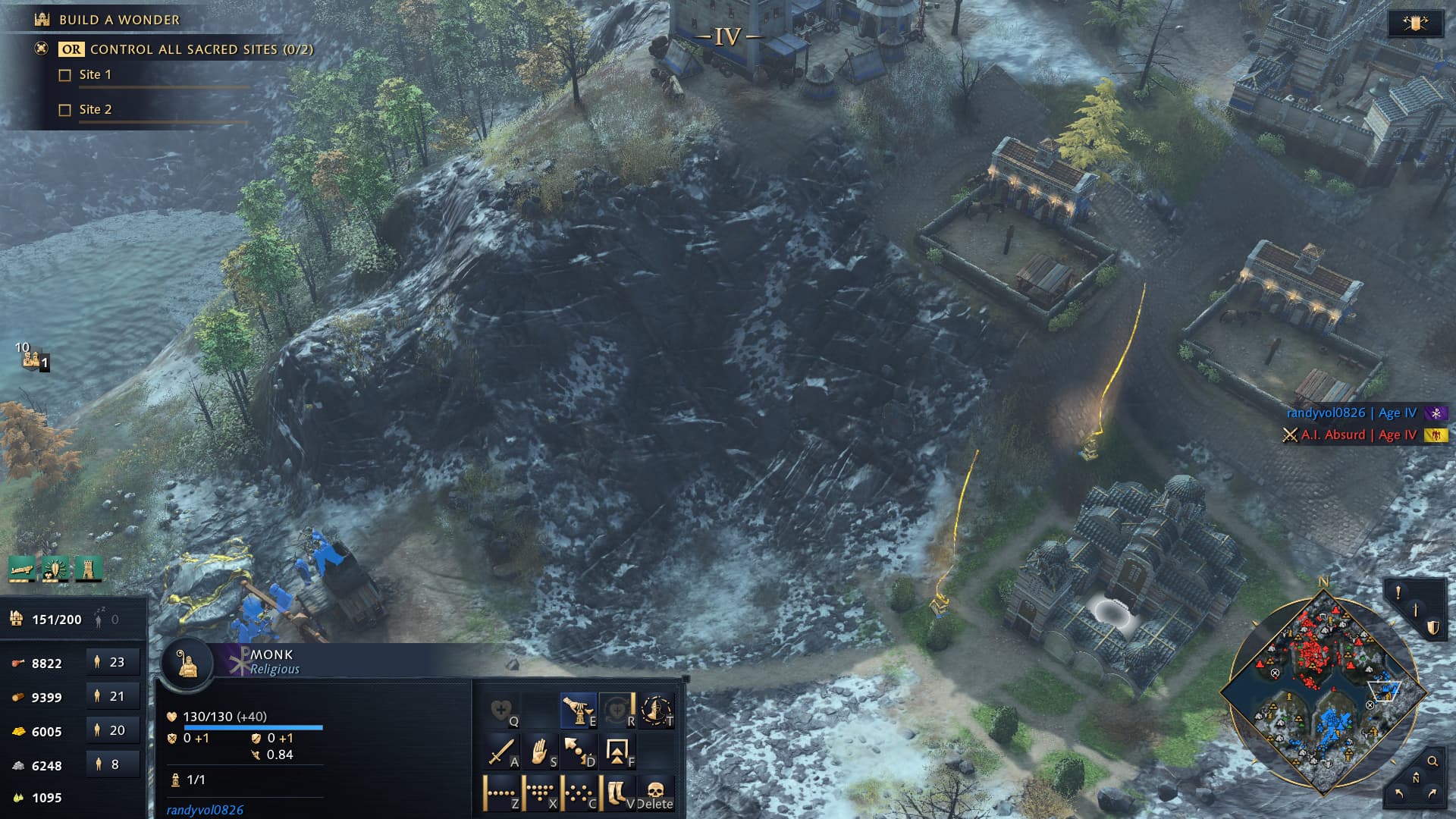The height and width of the screenshot is (819, 1456).
Task: Rotate the camera with the left arrow button
Action: pyautogui.click(x=1399, y=794)
